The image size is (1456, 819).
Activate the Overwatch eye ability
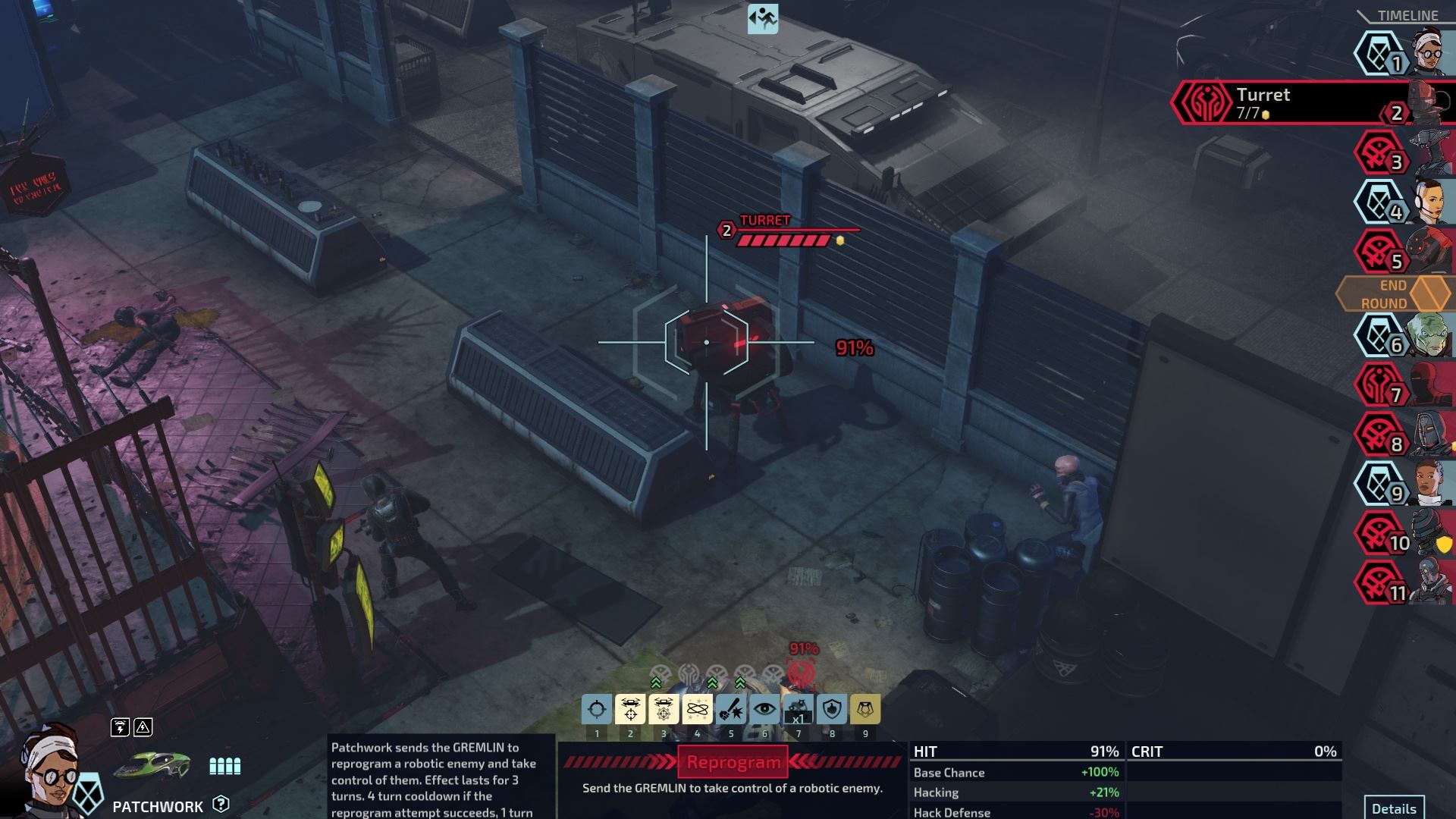[x=764, y=709]
